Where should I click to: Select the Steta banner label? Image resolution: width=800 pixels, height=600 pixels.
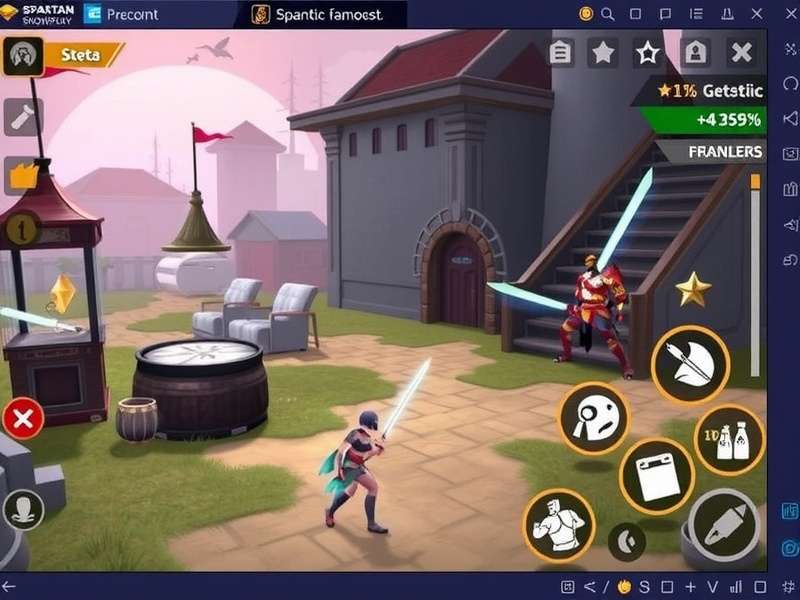87,55
